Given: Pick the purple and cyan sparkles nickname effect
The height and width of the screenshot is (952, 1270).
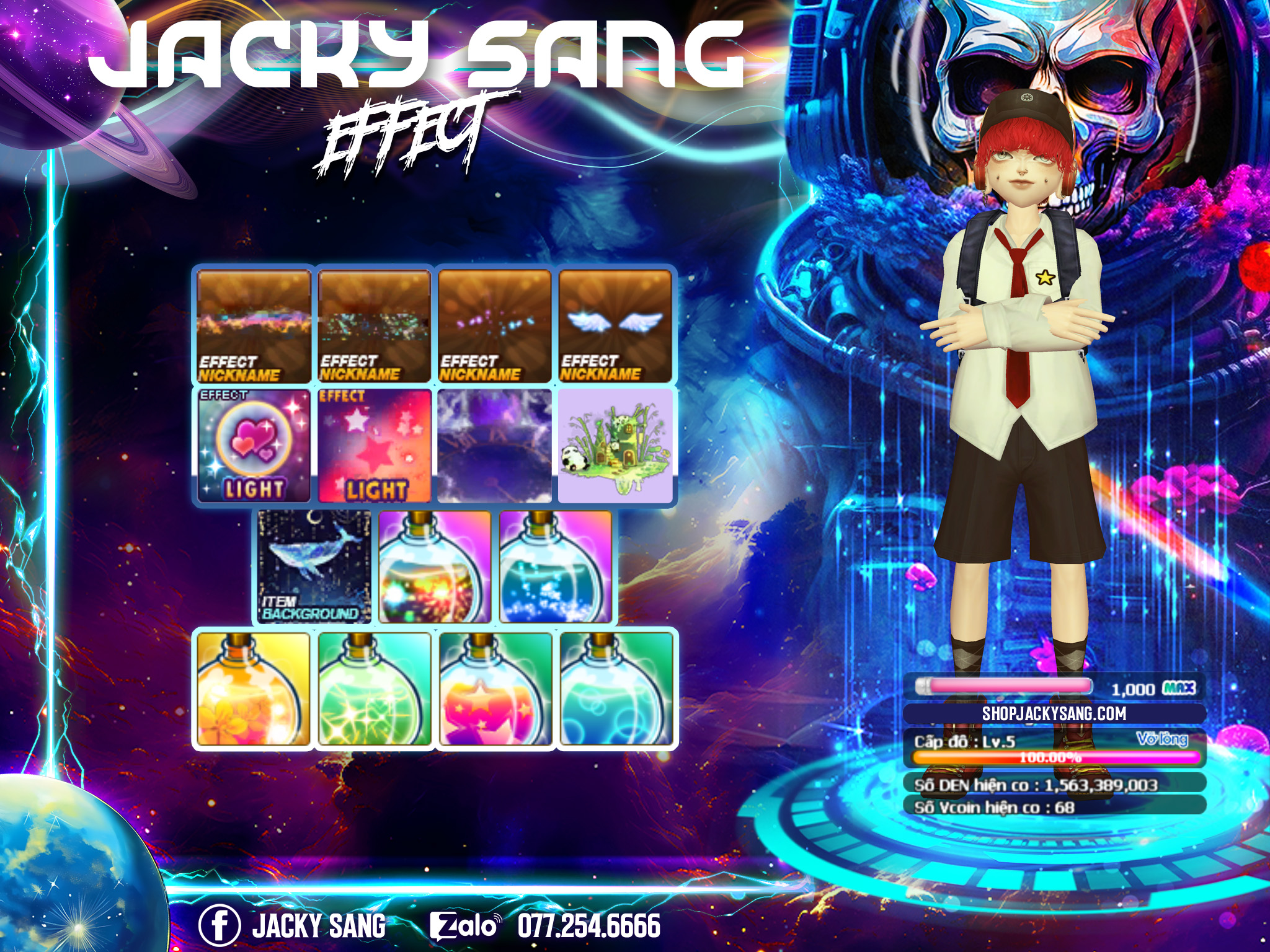Looking at the screenshot, I should 495,326.
